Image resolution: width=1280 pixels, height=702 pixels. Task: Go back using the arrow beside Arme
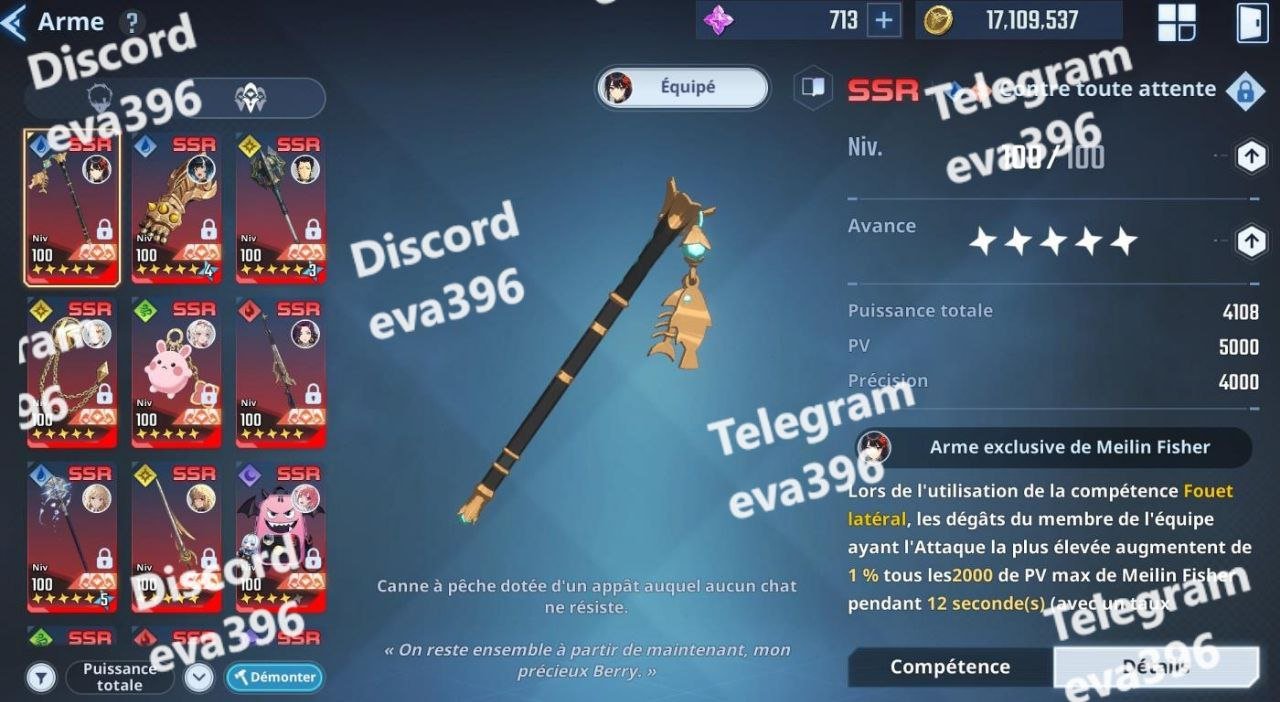[x=14, y=22]
